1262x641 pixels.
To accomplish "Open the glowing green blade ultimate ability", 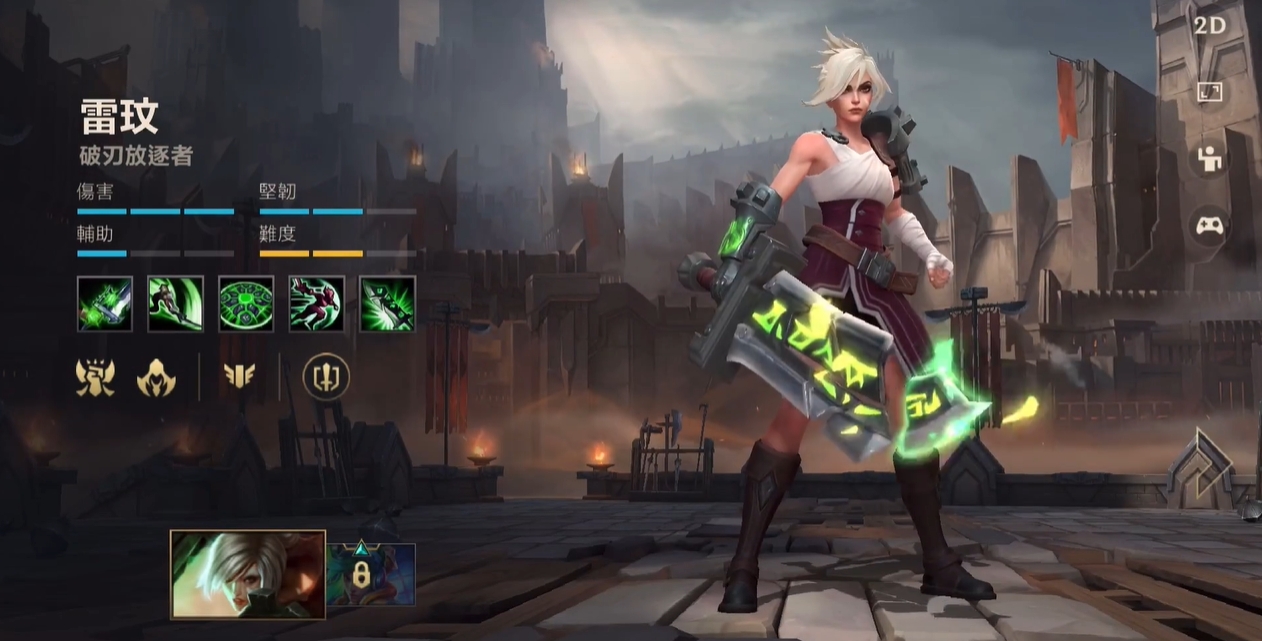I will click(387, 304).
